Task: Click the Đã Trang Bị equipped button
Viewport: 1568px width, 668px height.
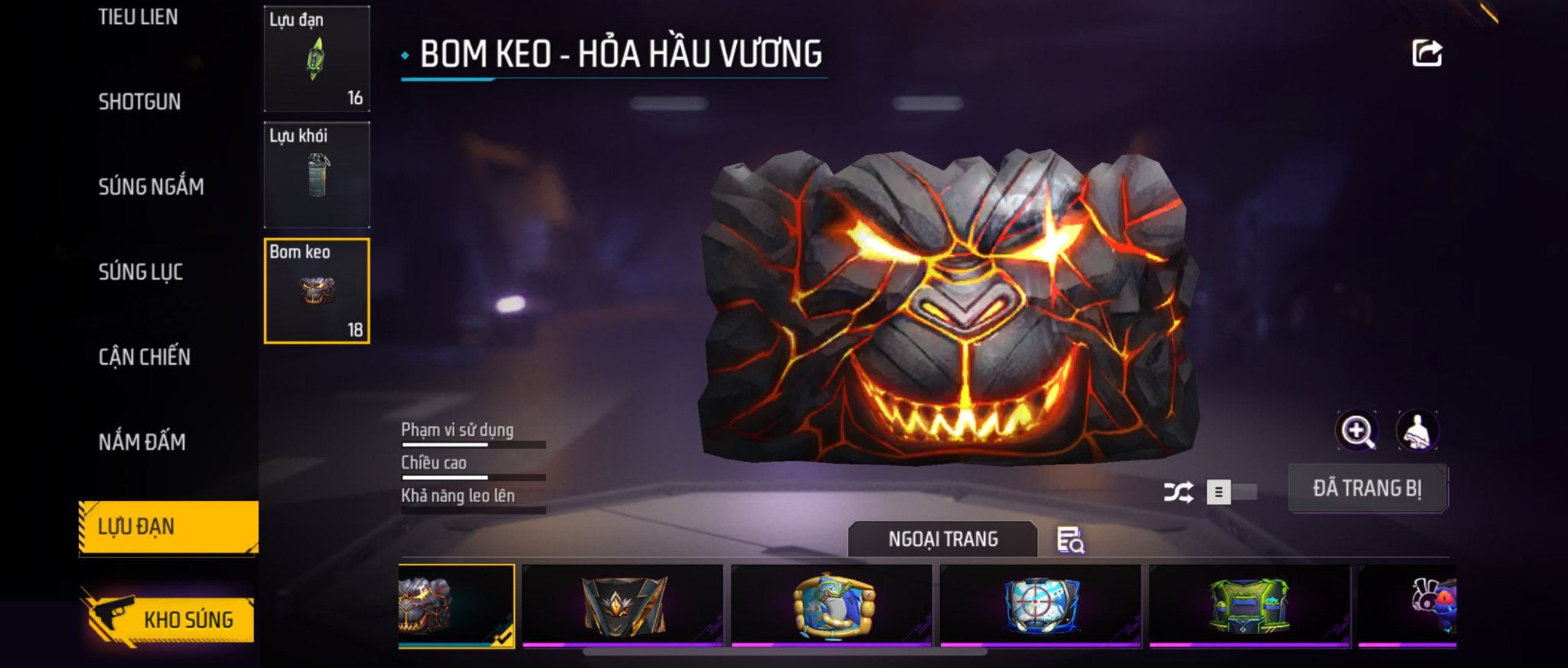Action: pos(1367,489)
